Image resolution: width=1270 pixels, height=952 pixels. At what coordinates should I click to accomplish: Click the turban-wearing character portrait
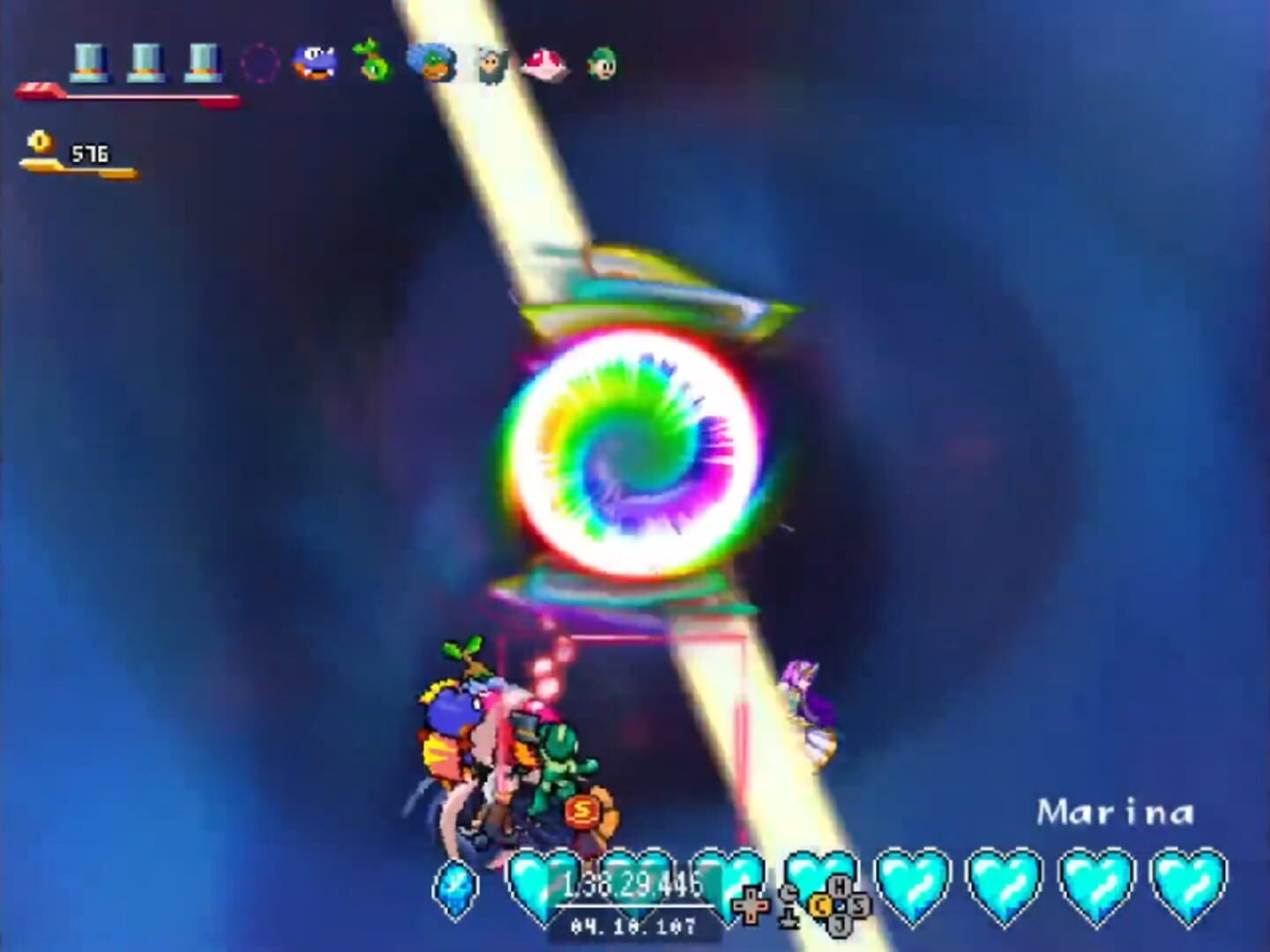[430, 62]
